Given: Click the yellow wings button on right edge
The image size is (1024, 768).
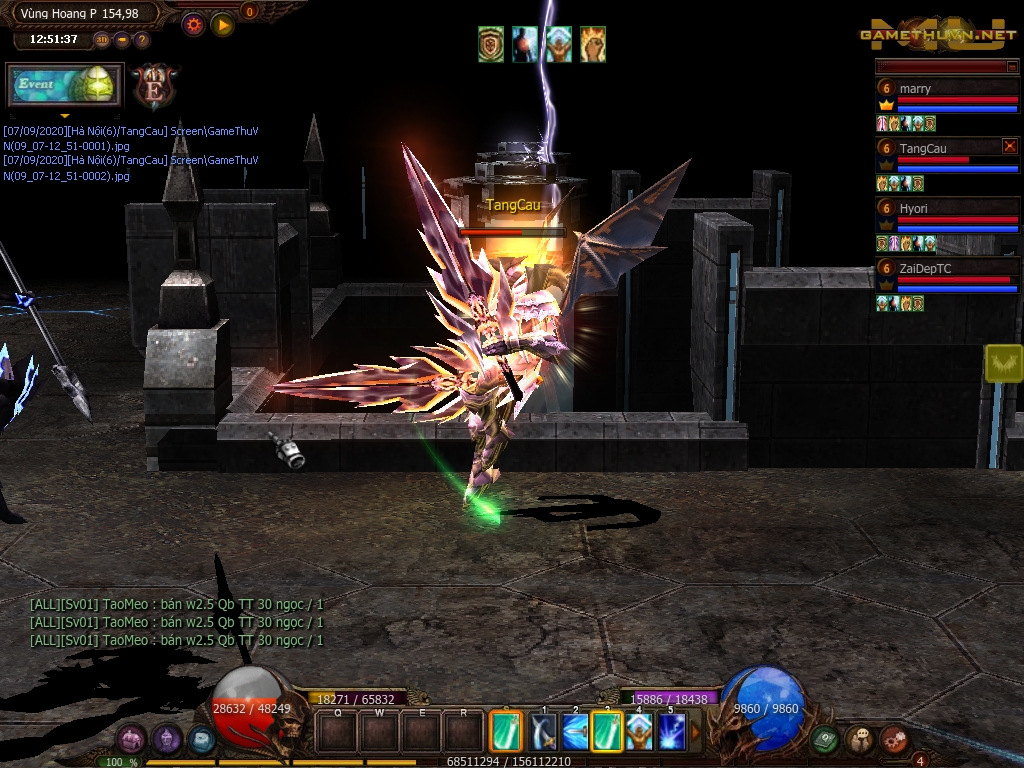Looking at the screenshot, I should tap(1003, 363).
